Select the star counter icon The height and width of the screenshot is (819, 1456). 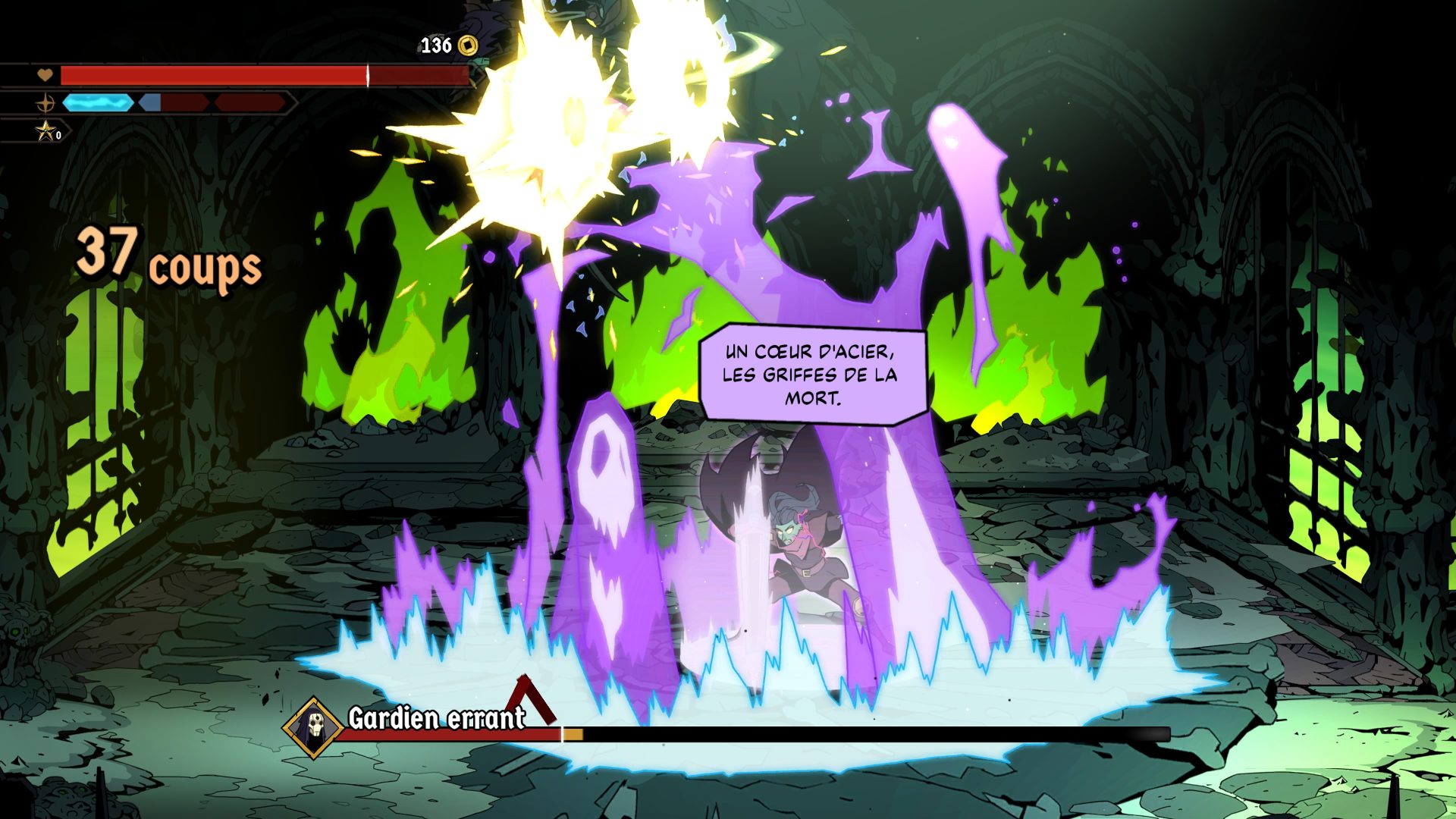tap(47, 131)
